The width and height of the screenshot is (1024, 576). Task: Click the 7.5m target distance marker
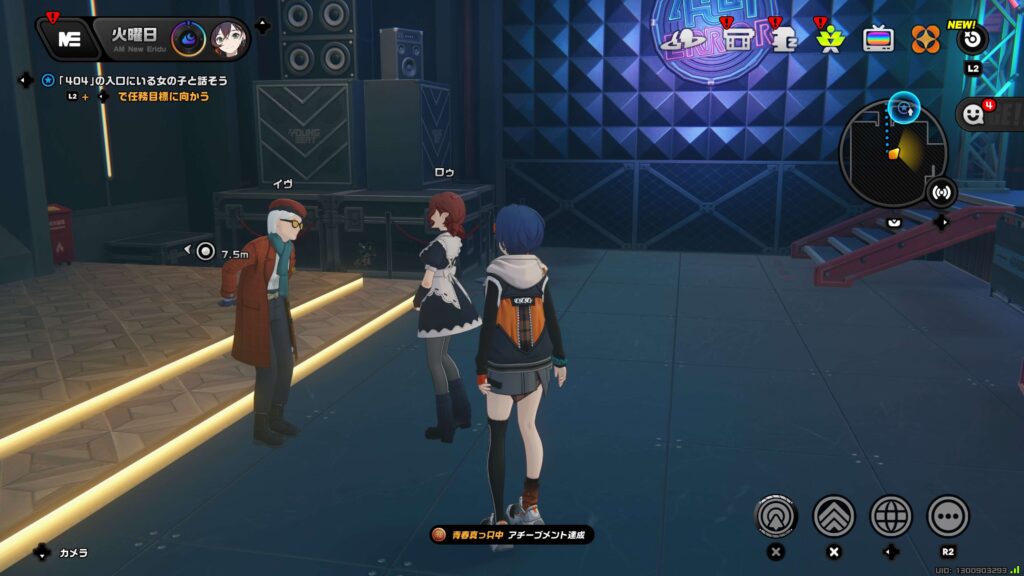206,252
